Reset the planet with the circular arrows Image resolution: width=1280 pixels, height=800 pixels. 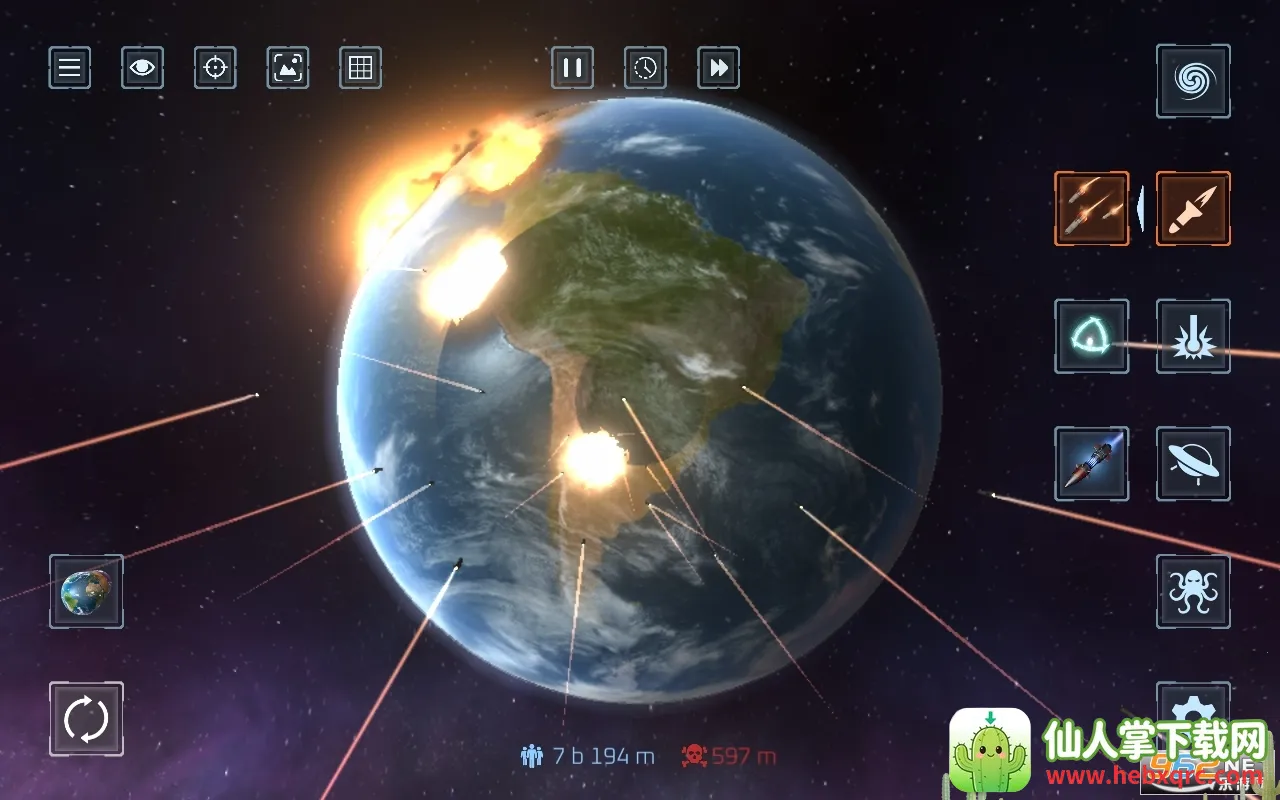[x=86, y=718]
